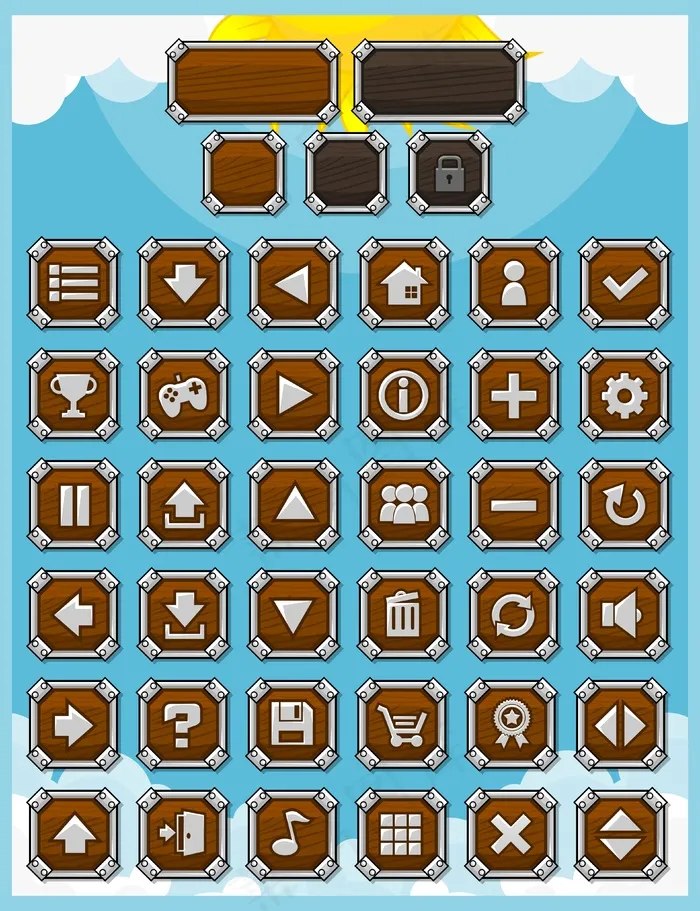Select the trophy achievements button
This screenshot has width=700, height=911.
[x=73, y=395]
